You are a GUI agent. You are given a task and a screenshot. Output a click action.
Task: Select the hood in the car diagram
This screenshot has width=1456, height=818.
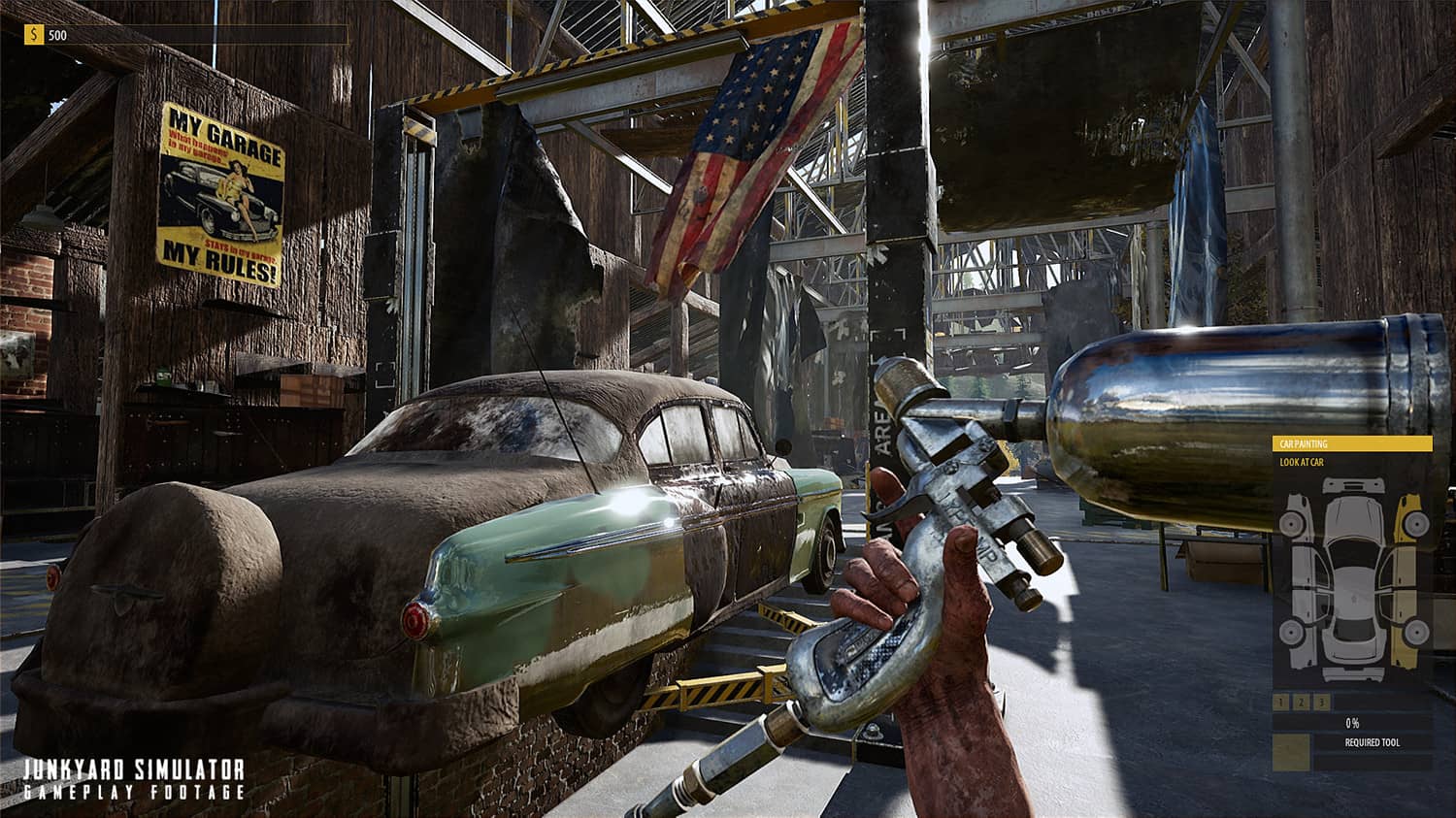[1353, 518]
